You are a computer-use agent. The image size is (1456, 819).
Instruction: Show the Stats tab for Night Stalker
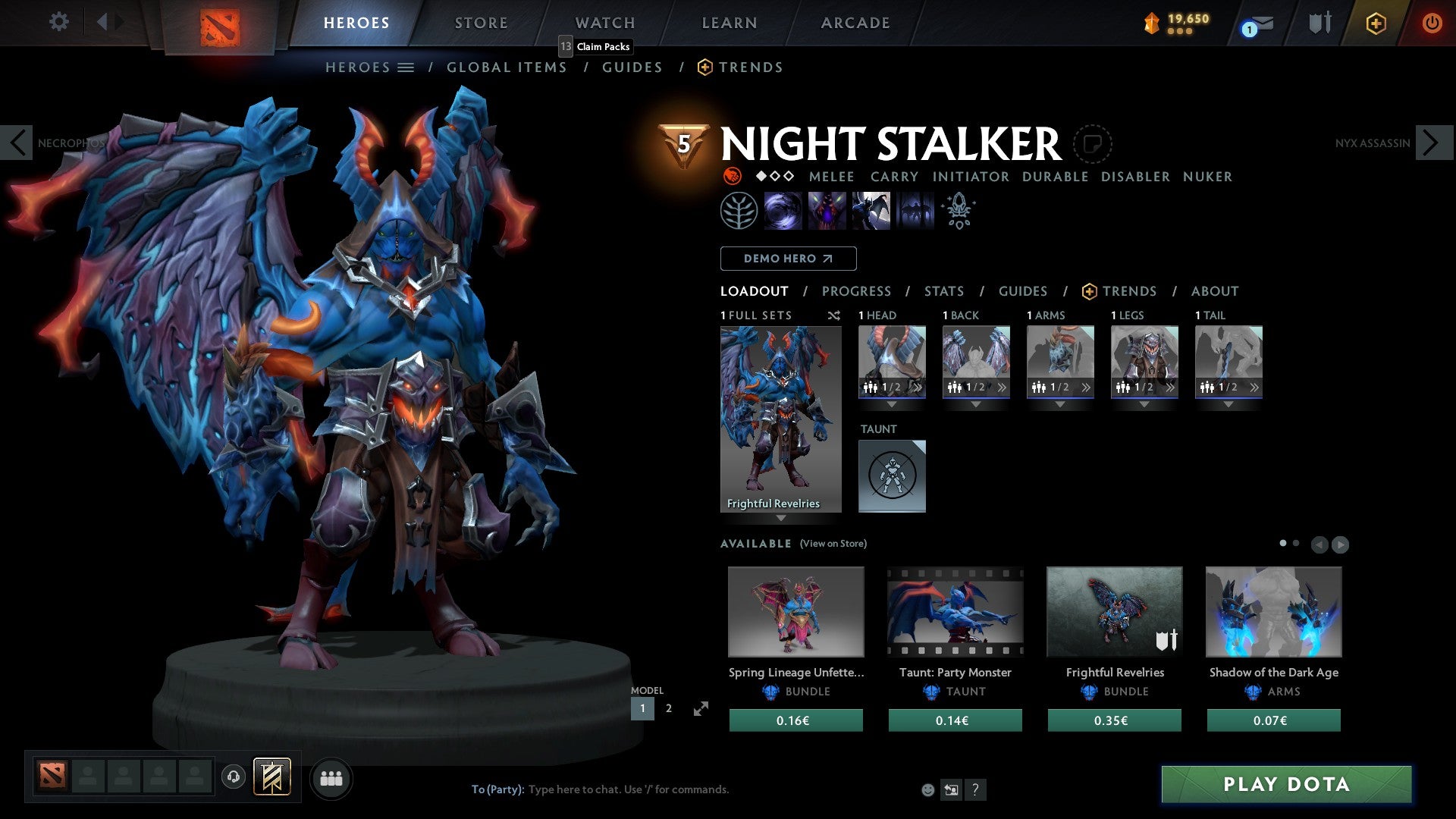click(x=943, y=291)
